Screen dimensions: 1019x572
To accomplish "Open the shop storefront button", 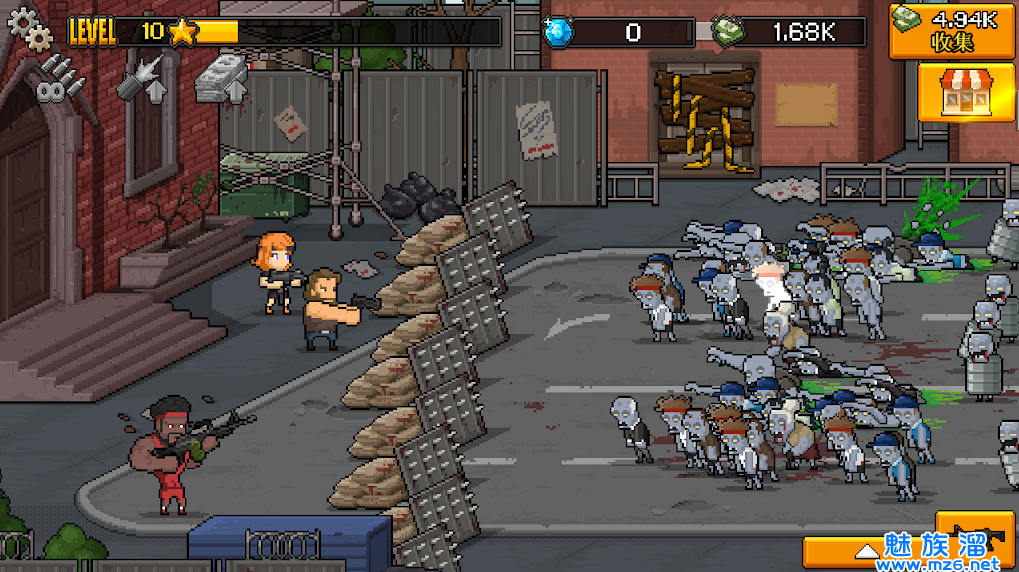I will 952,90.
